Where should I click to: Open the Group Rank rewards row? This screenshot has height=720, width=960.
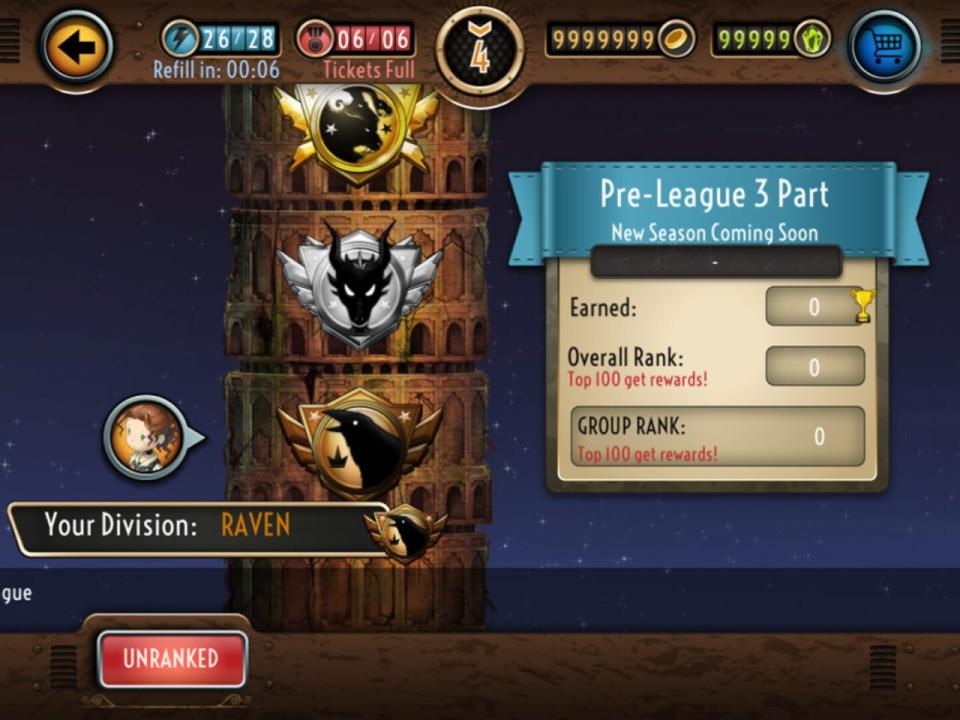[x=716, y=437]
